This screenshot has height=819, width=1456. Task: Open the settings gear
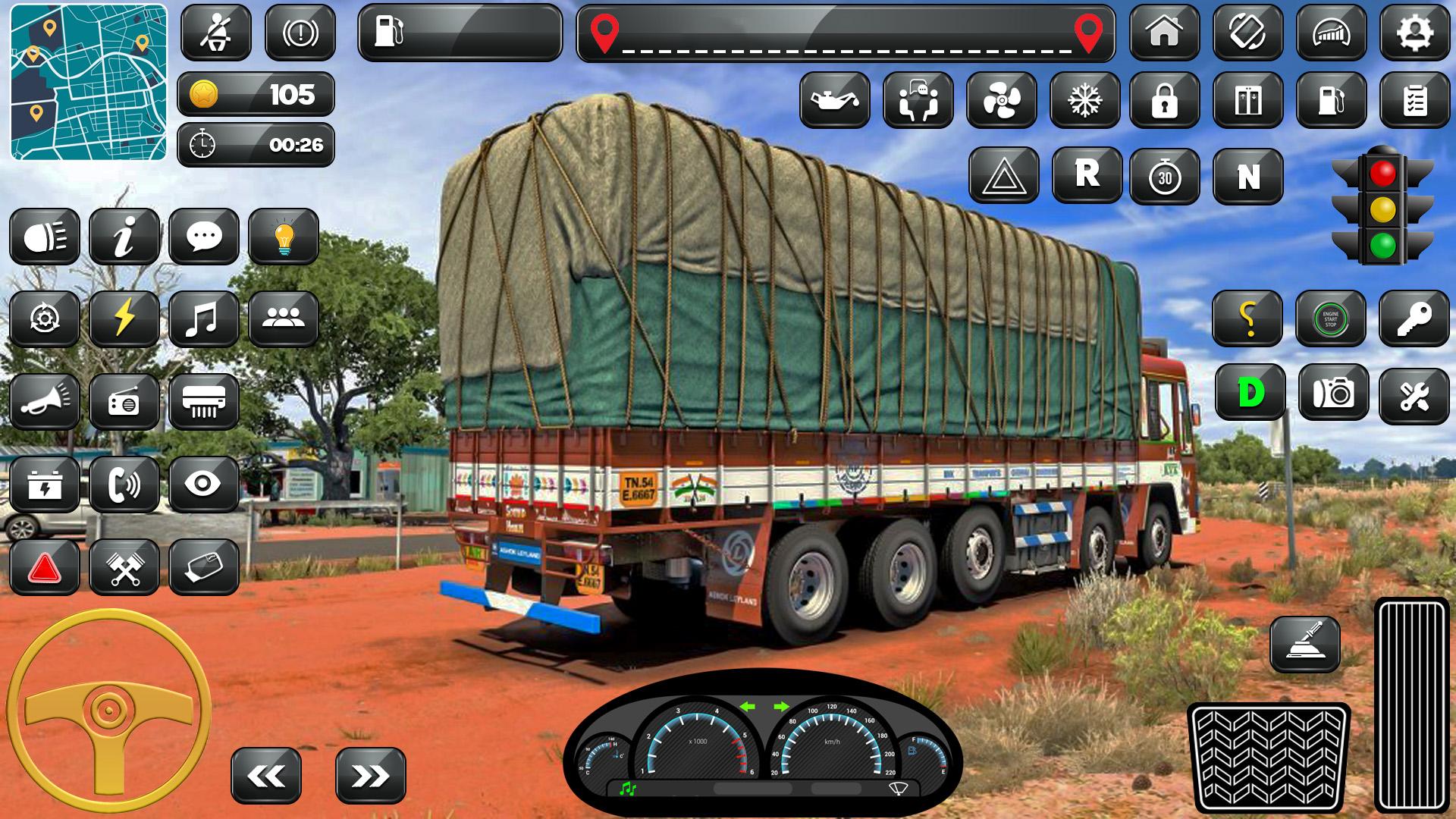(x=1415, y=32)
